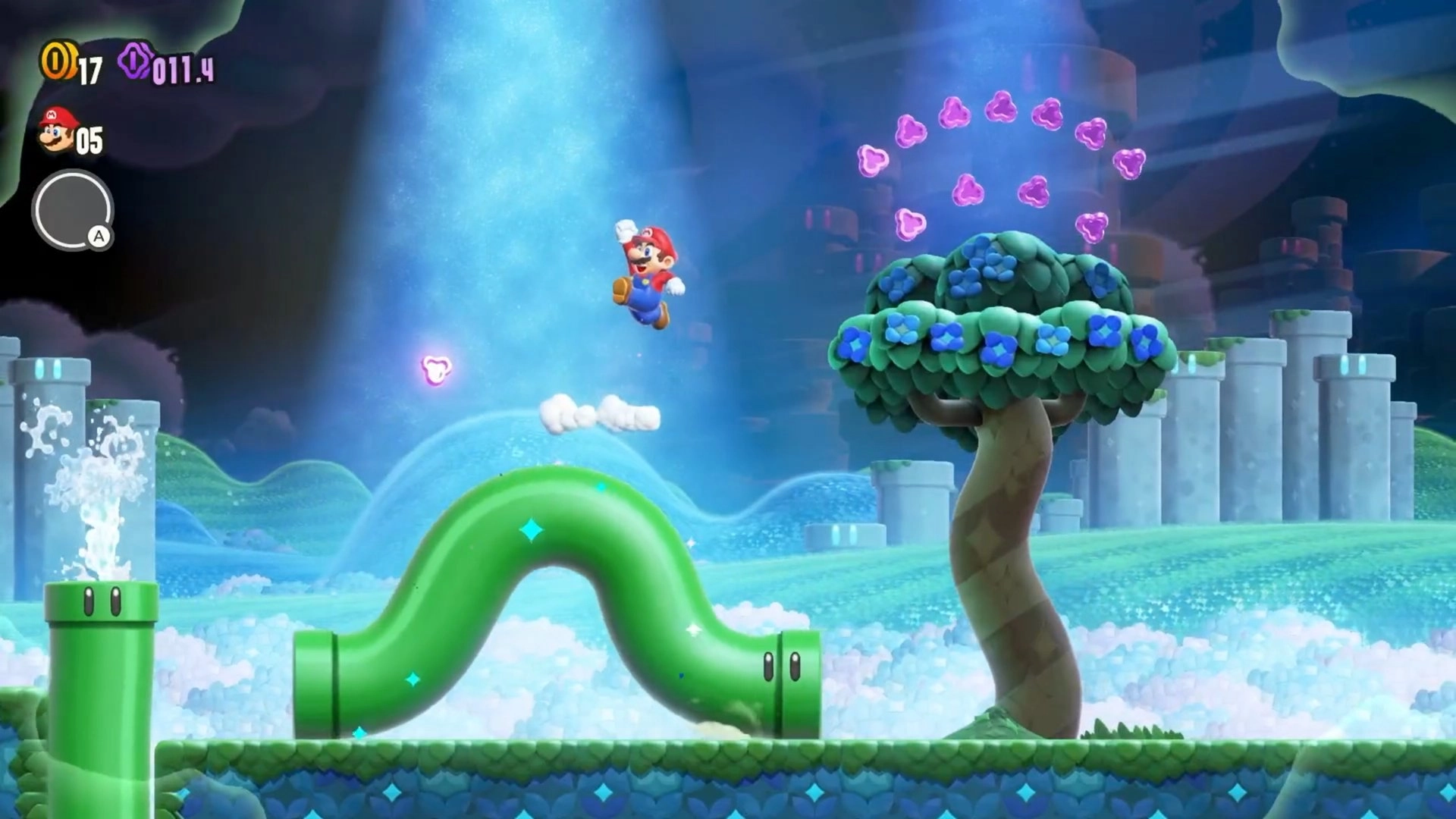Click the purple flower coin icon
The height and width of the screenshot is (819, 1456).
(x=136, y=61)
